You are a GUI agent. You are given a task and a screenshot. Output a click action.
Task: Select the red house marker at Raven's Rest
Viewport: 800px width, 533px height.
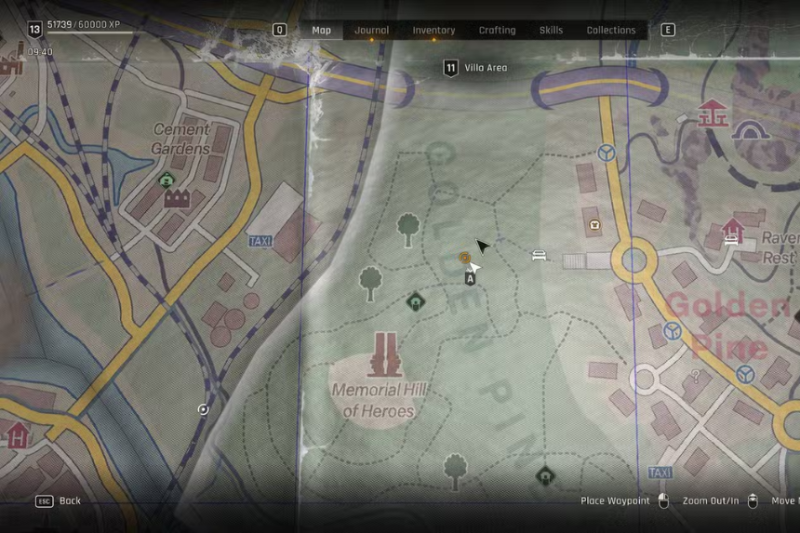point(733,232)
